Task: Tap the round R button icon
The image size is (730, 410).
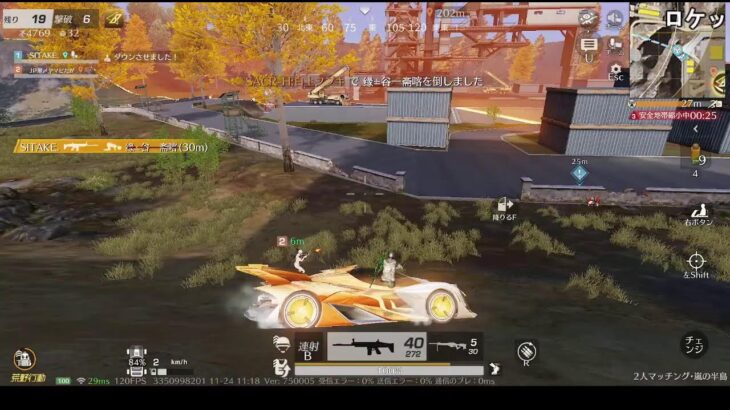Action: [x=527, y=351]
